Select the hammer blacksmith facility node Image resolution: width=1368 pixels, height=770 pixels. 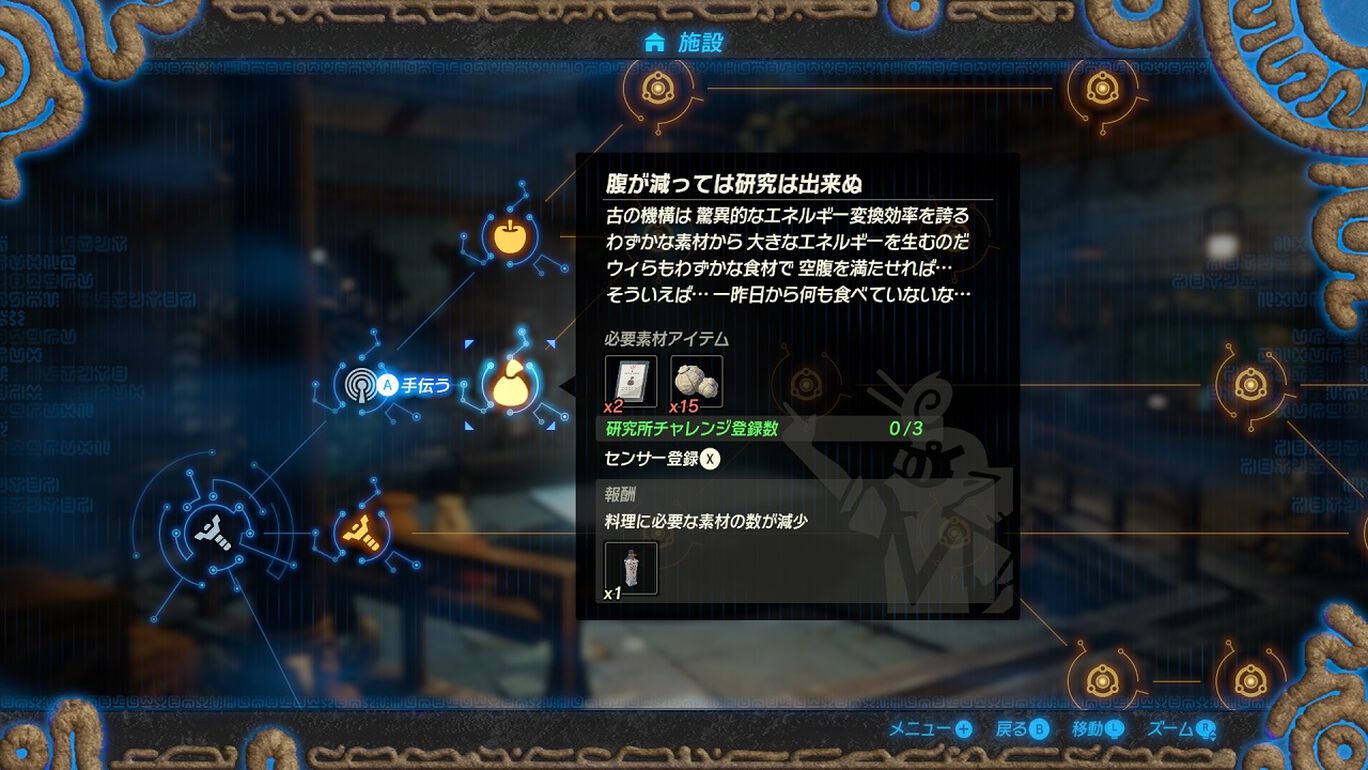coord(213,530)
